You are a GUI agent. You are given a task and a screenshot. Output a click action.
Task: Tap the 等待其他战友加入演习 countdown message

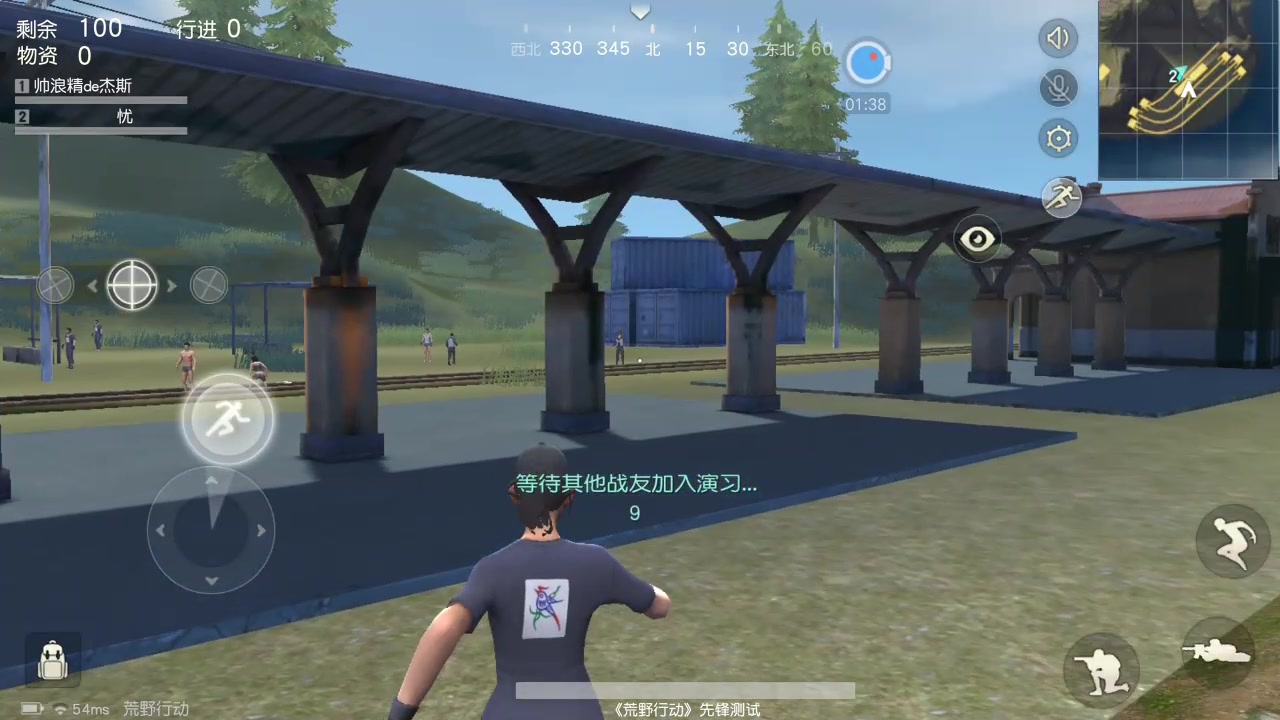pyautogui.click(x=634, y=484)
